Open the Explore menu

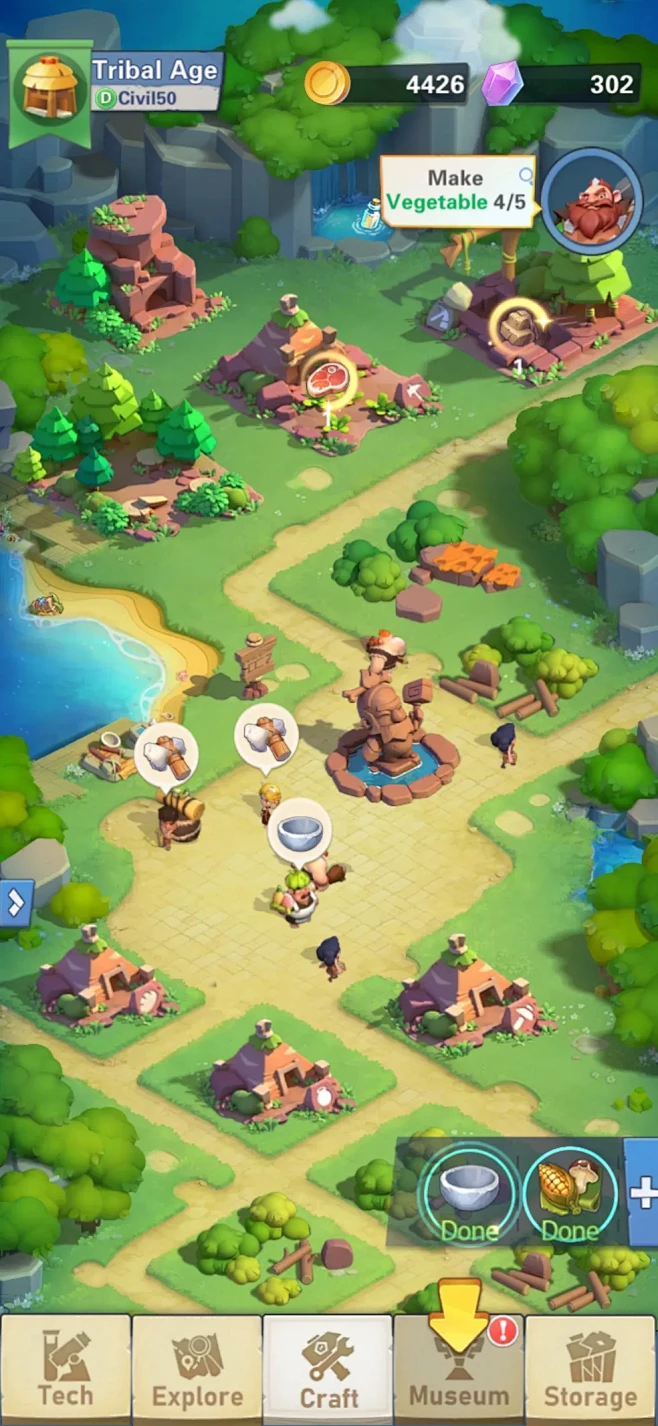[x=197, y=1369]
